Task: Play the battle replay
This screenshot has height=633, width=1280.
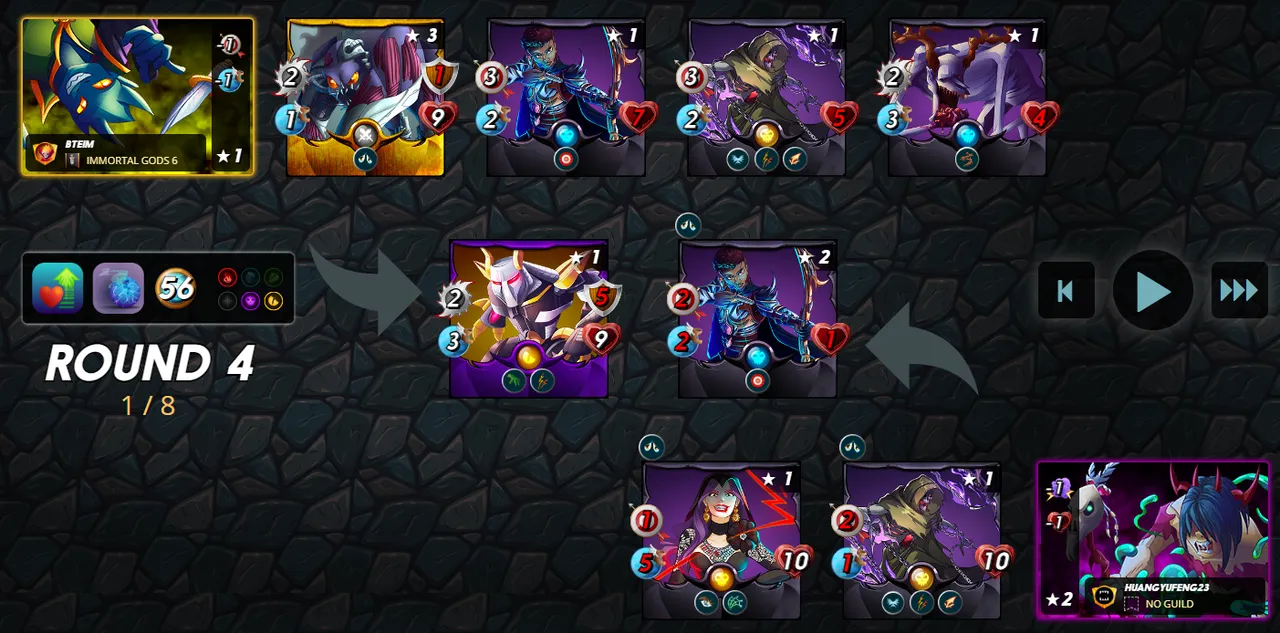Action: pos(1153,291)
